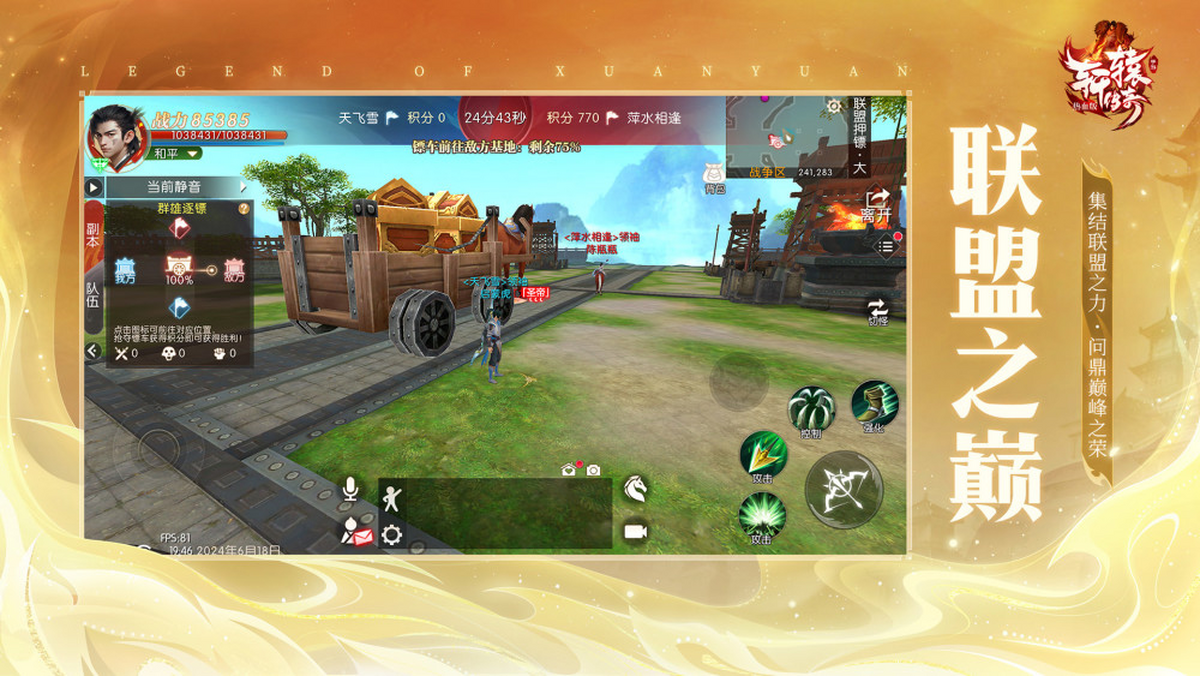
Task: Fire the main bow attack button
Action: click(844, 489)
